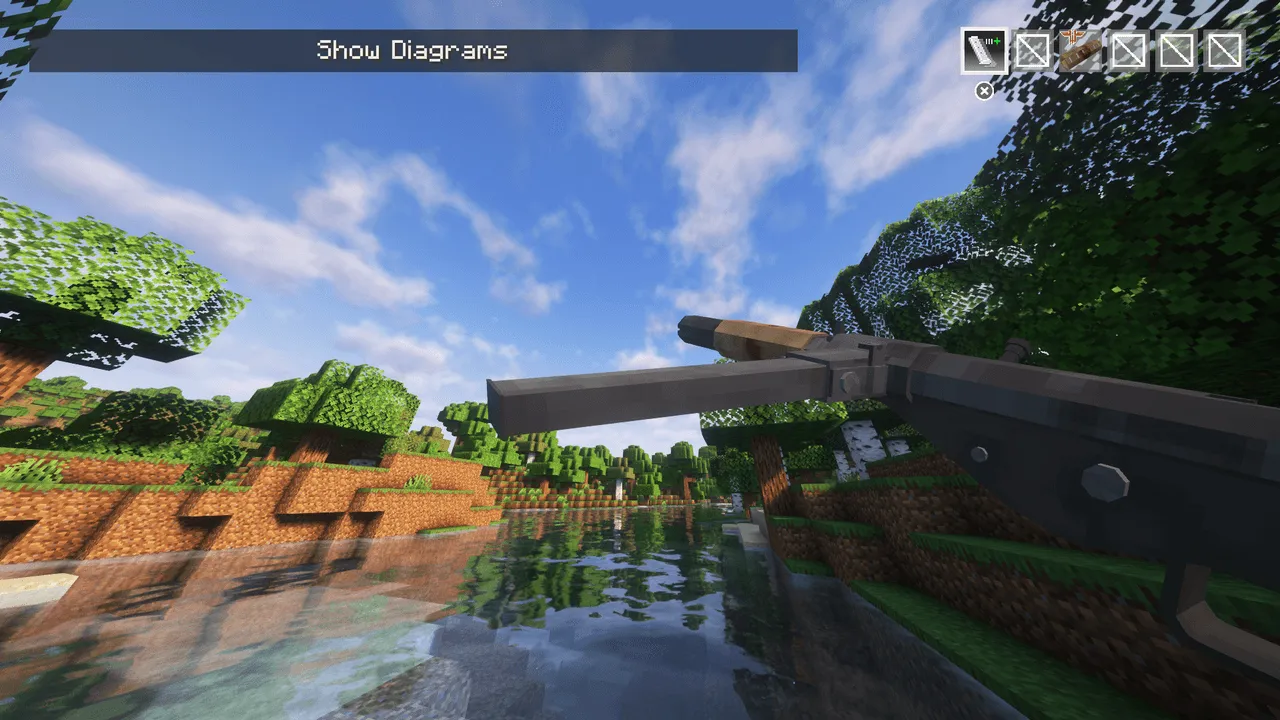This screenshot has height=720, width=1280.
Task: Choose the fifth empty attachment slot
Action: click(1177, 51)
